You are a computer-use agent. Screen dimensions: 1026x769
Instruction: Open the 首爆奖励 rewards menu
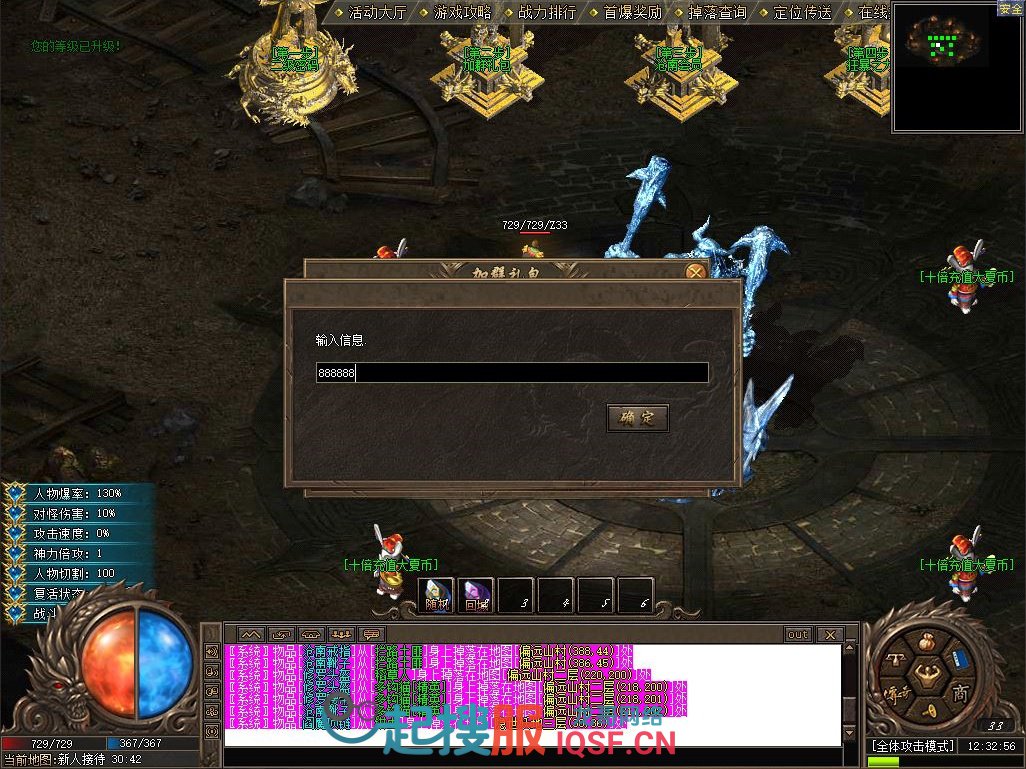626,13
